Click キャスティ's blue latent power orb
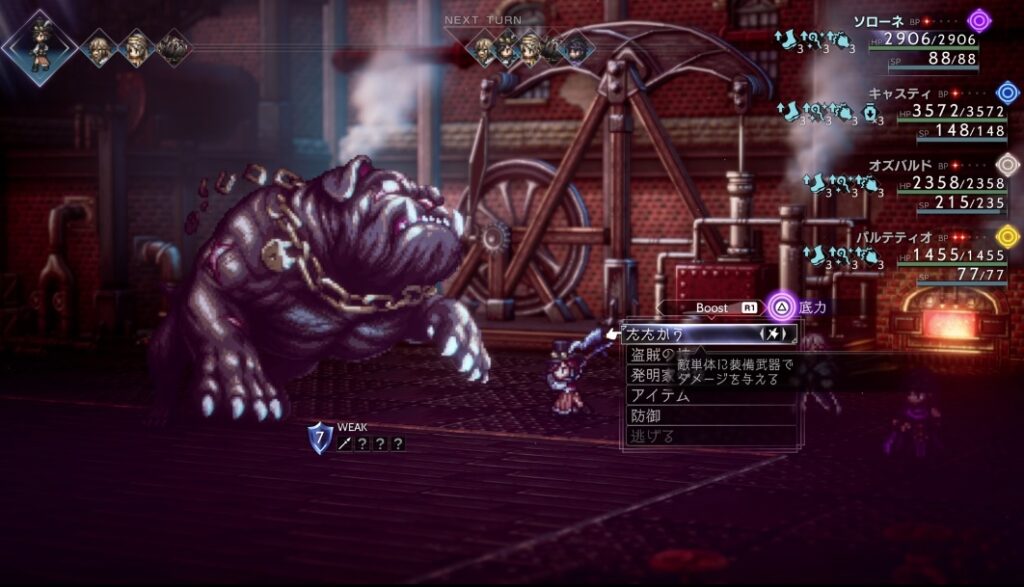The width and height of the screenshot is (1024, 587). 1008,93
